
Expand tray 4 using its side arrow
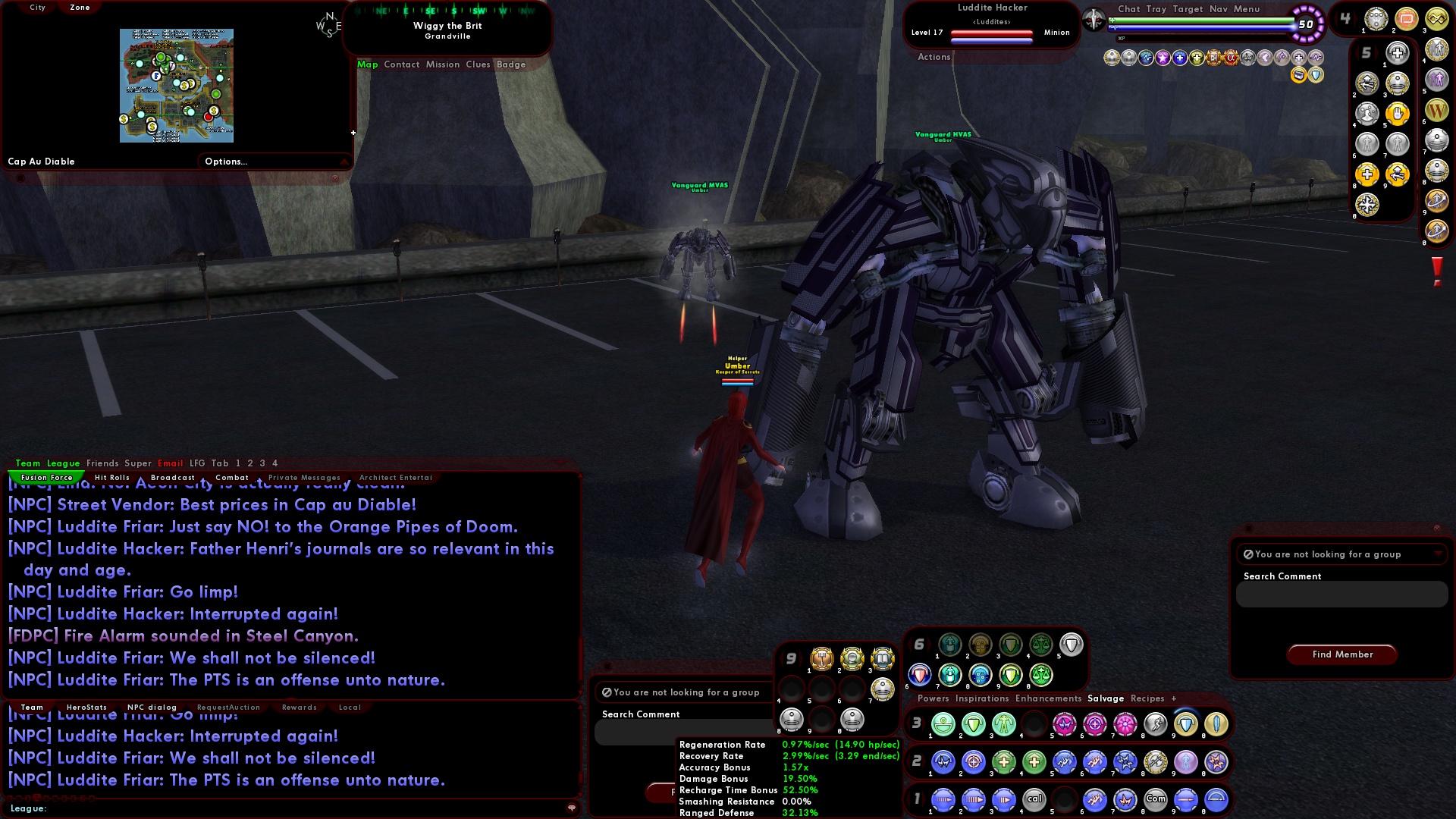coord(1357,17)
